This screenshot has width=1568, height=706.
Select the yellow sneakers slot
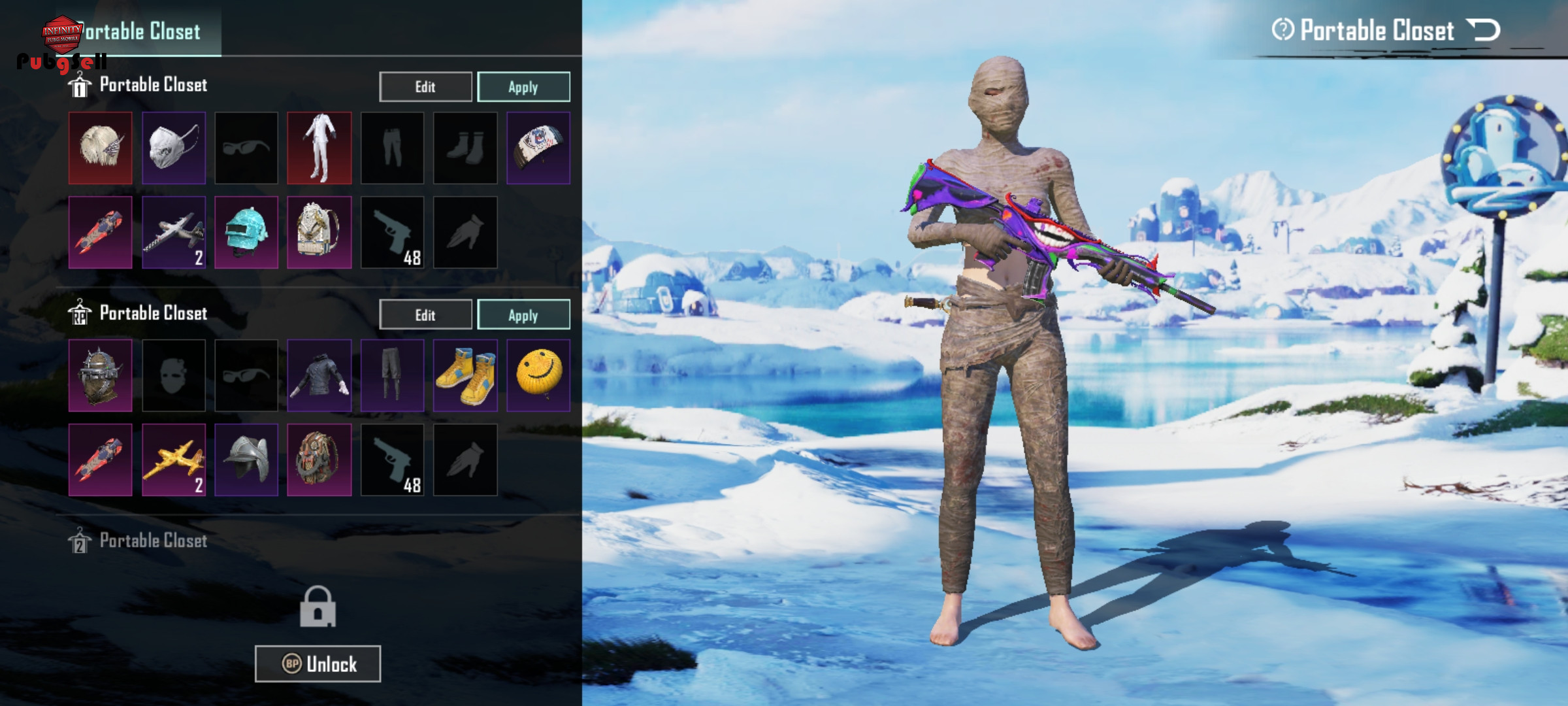point(465,375)
